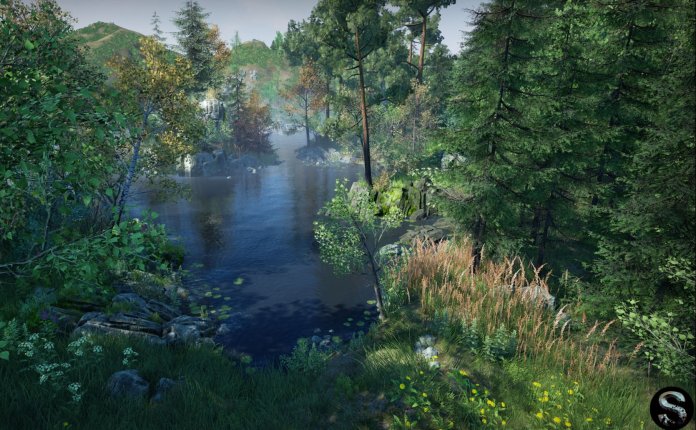Screen dimensions: 696x430
Task: Click the circular S logo watermark
Action: point(670,407)
